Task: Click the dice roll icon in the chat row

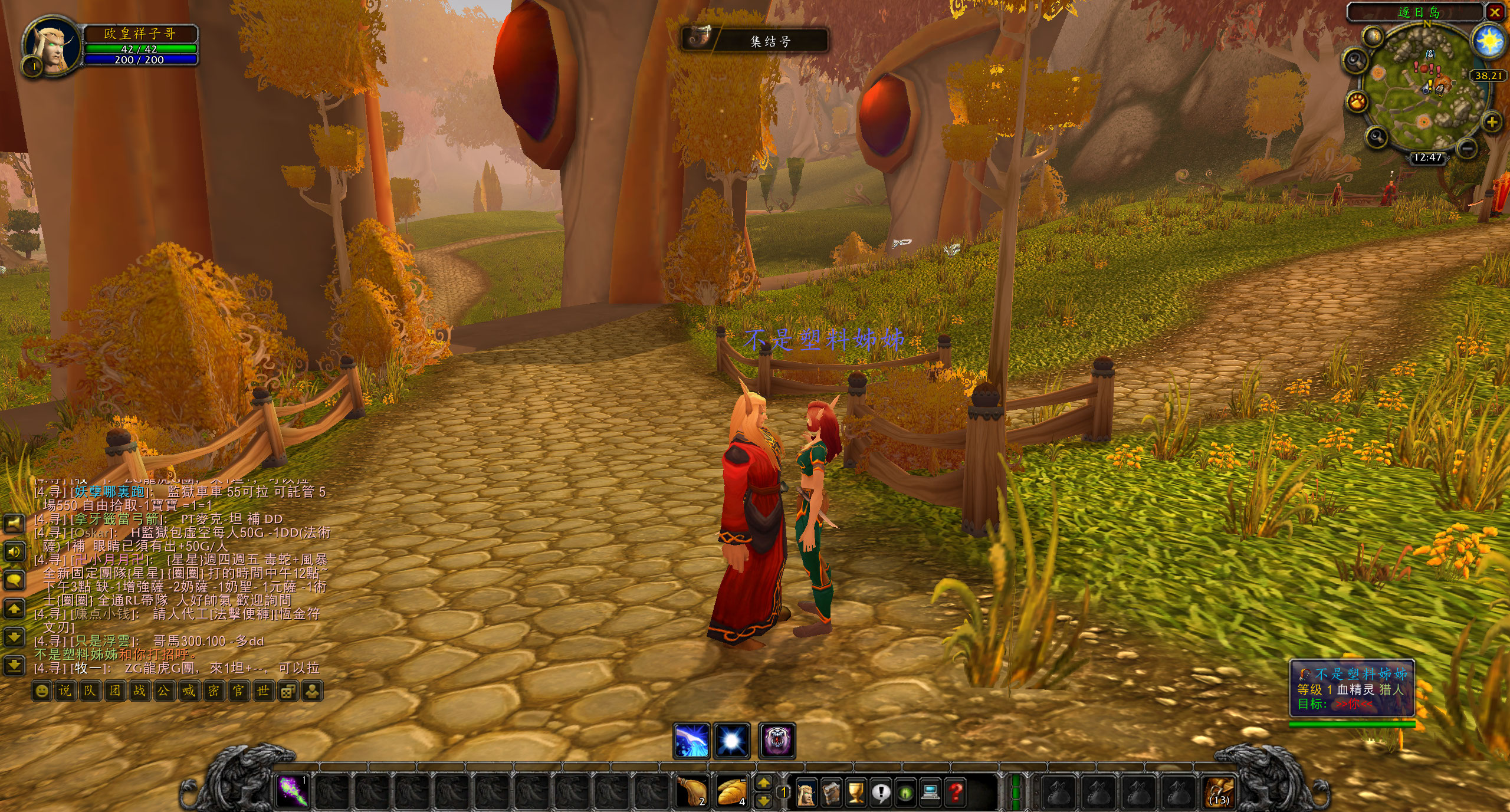Action: 288,690
